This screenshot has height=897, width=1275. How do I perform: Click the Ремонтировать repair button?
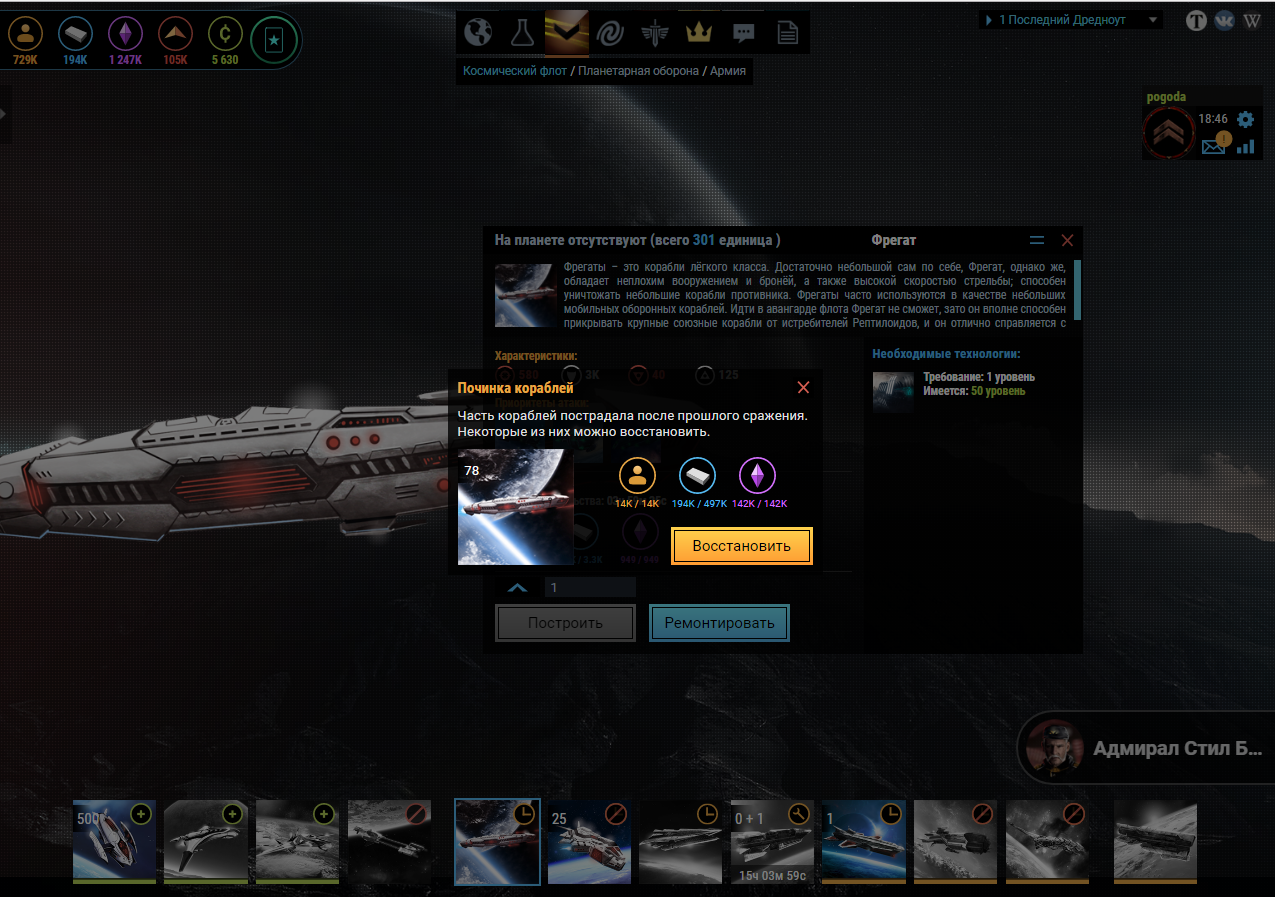coord(719,623)
